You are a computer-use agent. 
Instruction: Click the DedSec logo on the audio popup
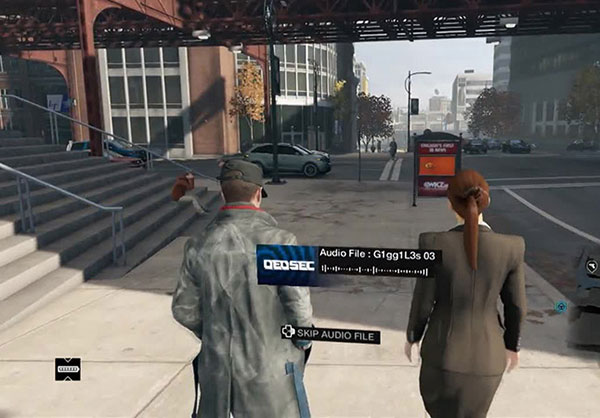(286, 264)
